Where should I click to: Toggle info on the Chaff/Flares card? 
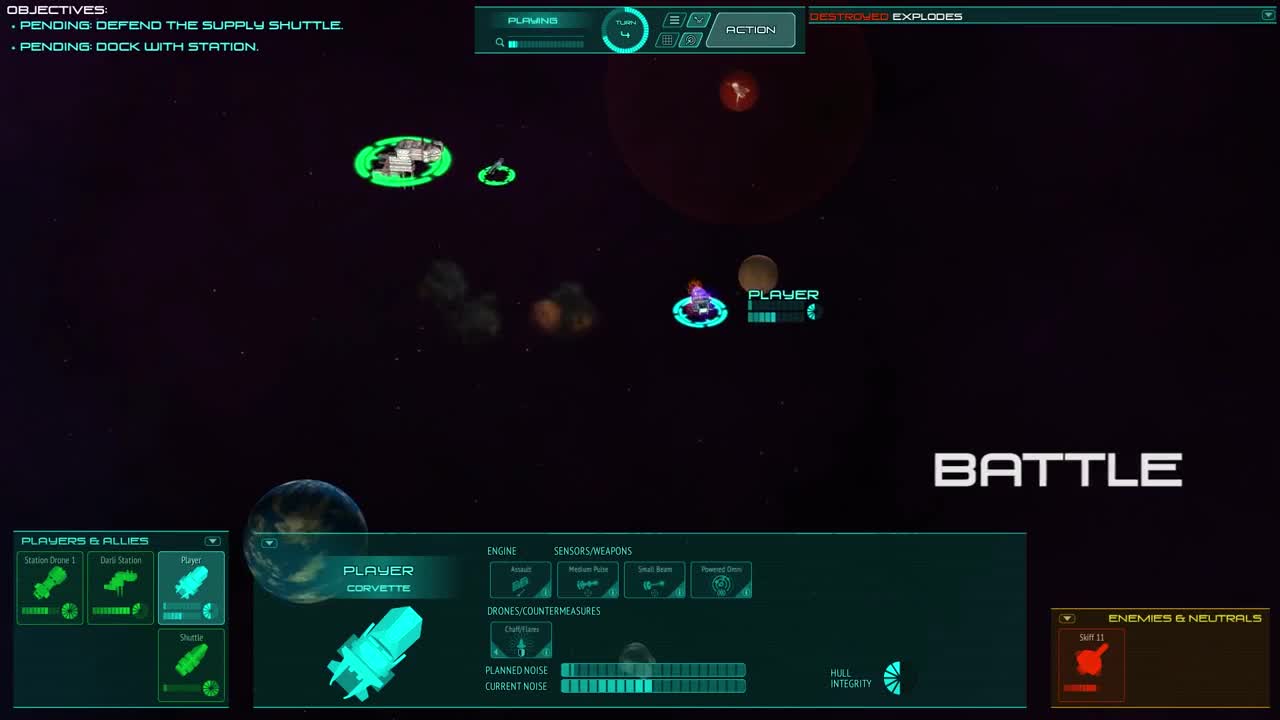coord(545,651)
